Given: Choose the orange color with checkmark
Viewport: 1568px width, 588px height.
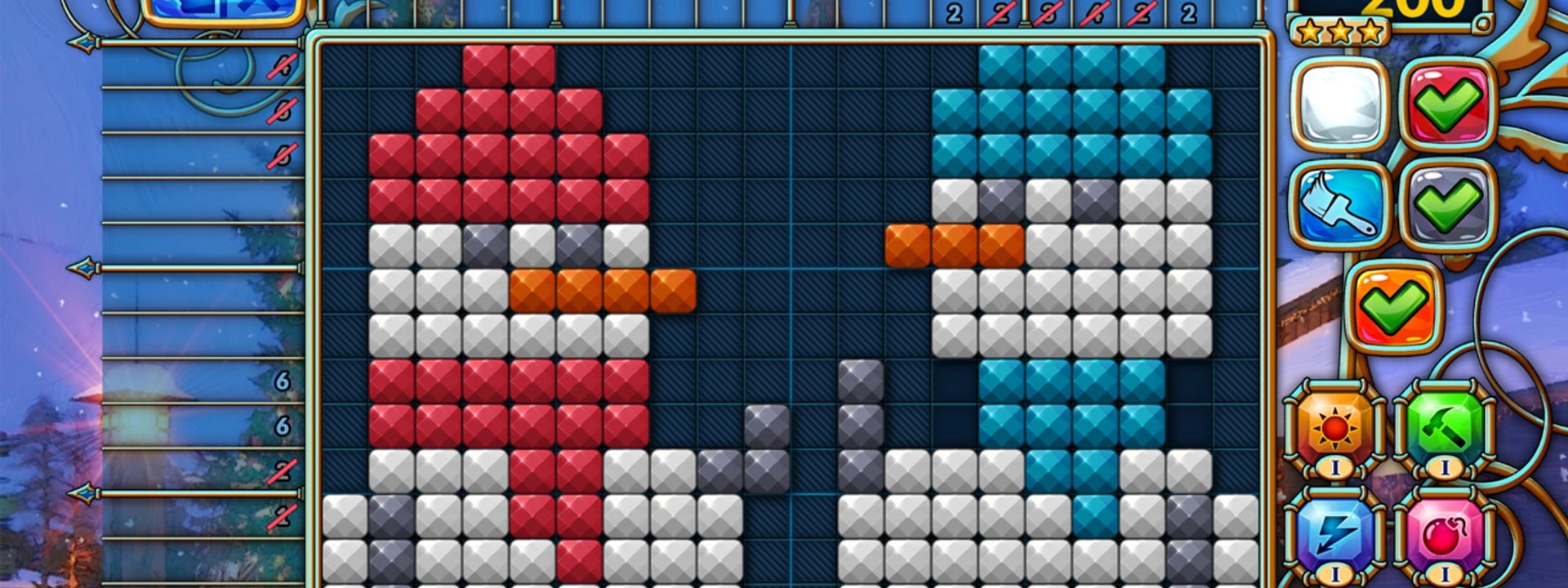Looking at the screenshot, I should pos(1394,306).
